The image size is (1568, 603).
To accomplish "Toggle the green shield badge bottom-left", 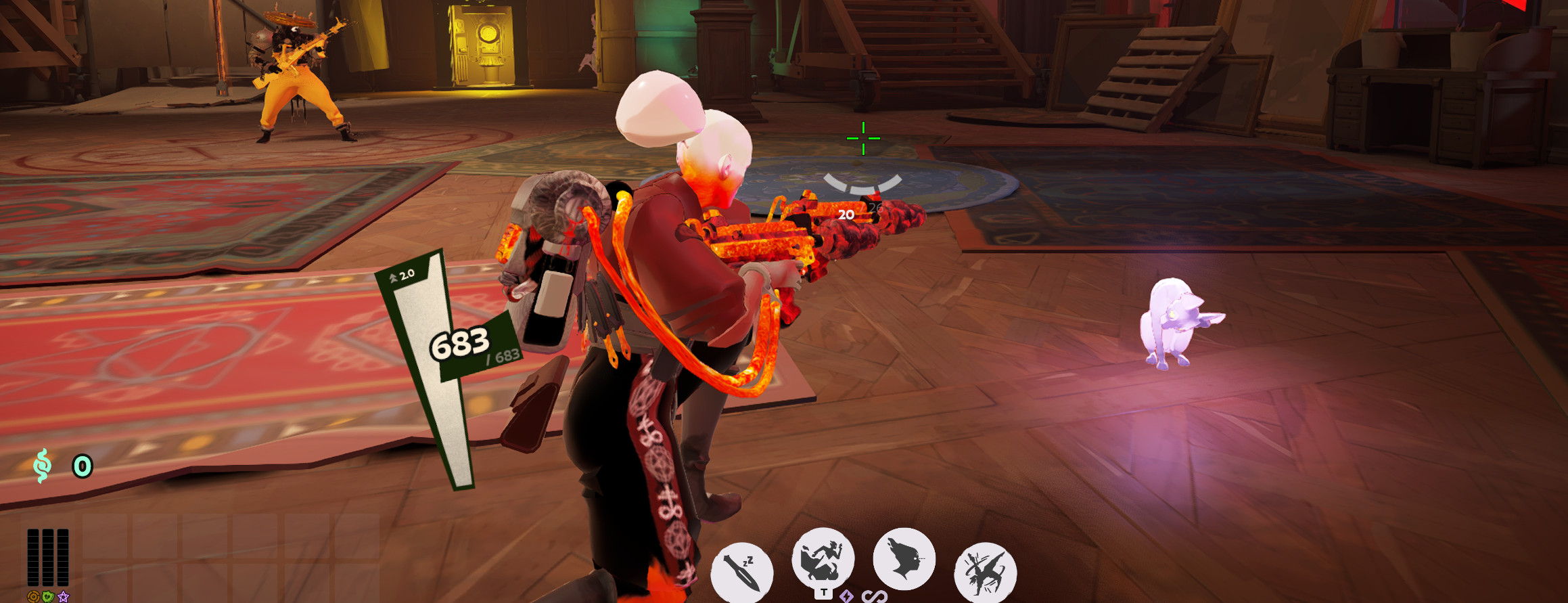I will (47, 598).
